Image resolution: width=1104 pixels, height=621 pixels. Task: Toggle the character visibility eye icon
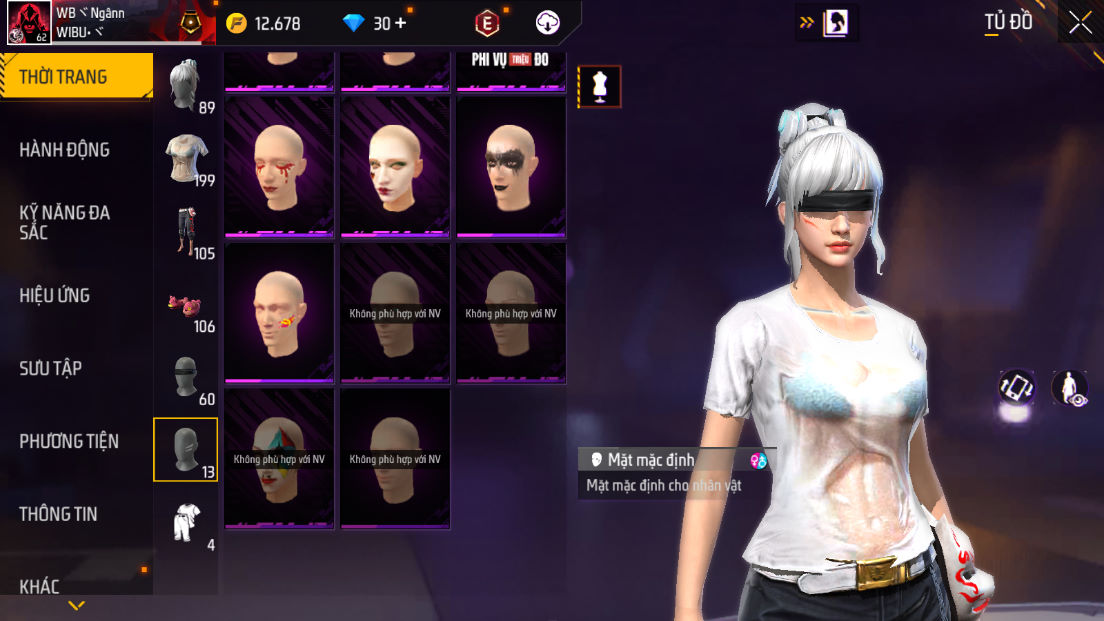(x=1069, y=388)
